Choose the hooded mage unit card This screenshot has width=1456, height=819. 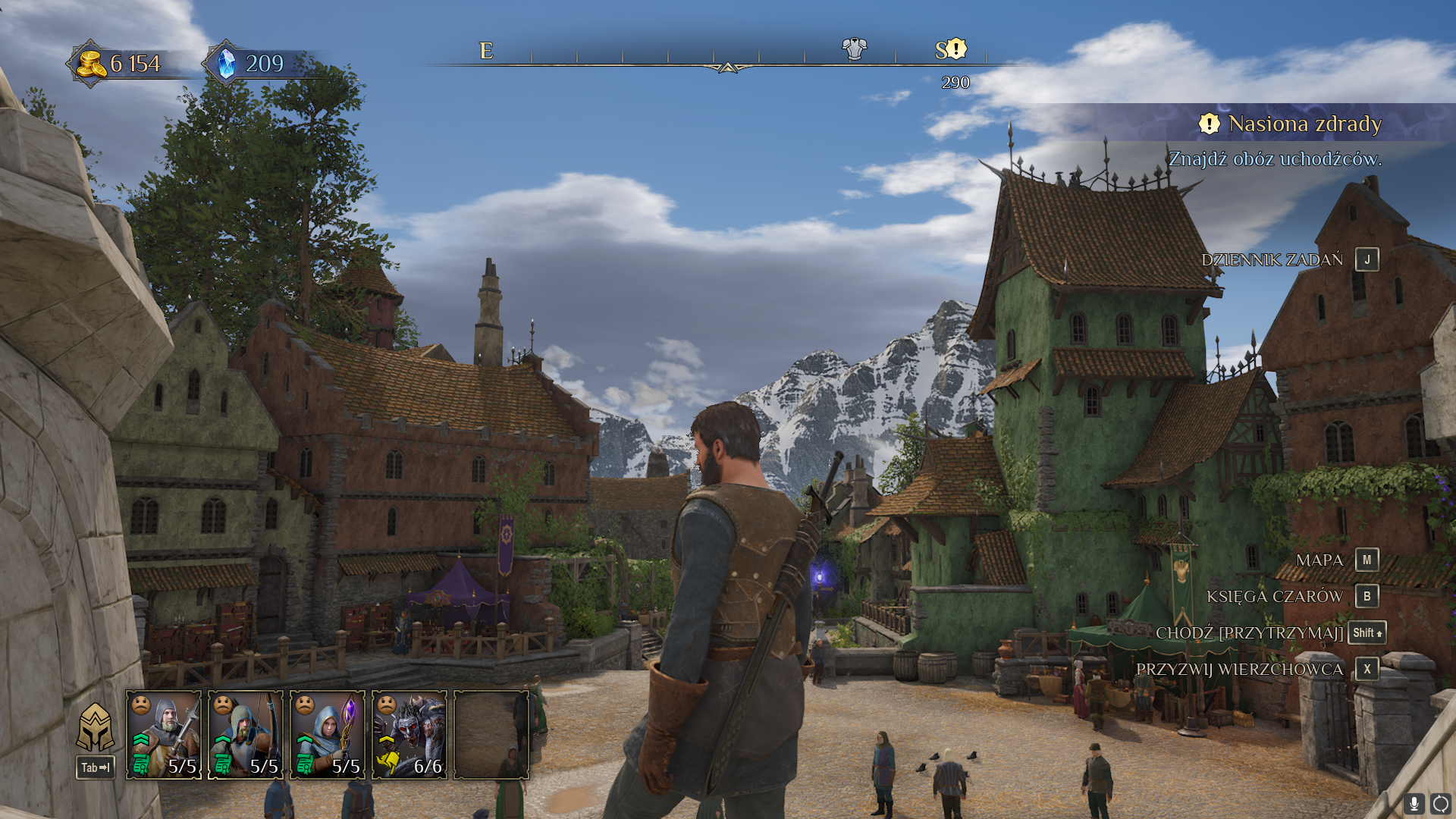click(328, 734)
